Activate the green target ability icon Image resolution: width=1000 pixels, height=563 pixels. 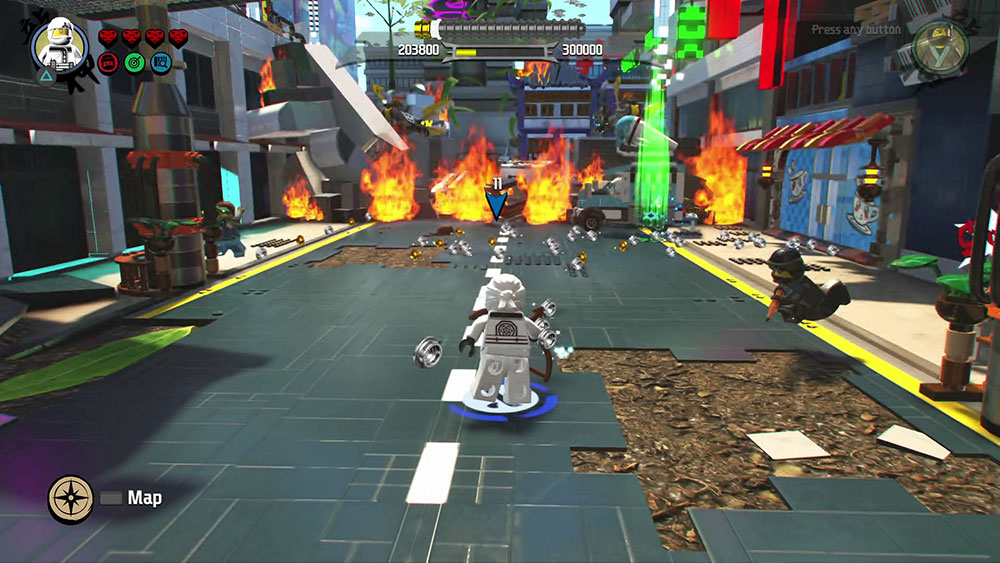pos(134,63)
